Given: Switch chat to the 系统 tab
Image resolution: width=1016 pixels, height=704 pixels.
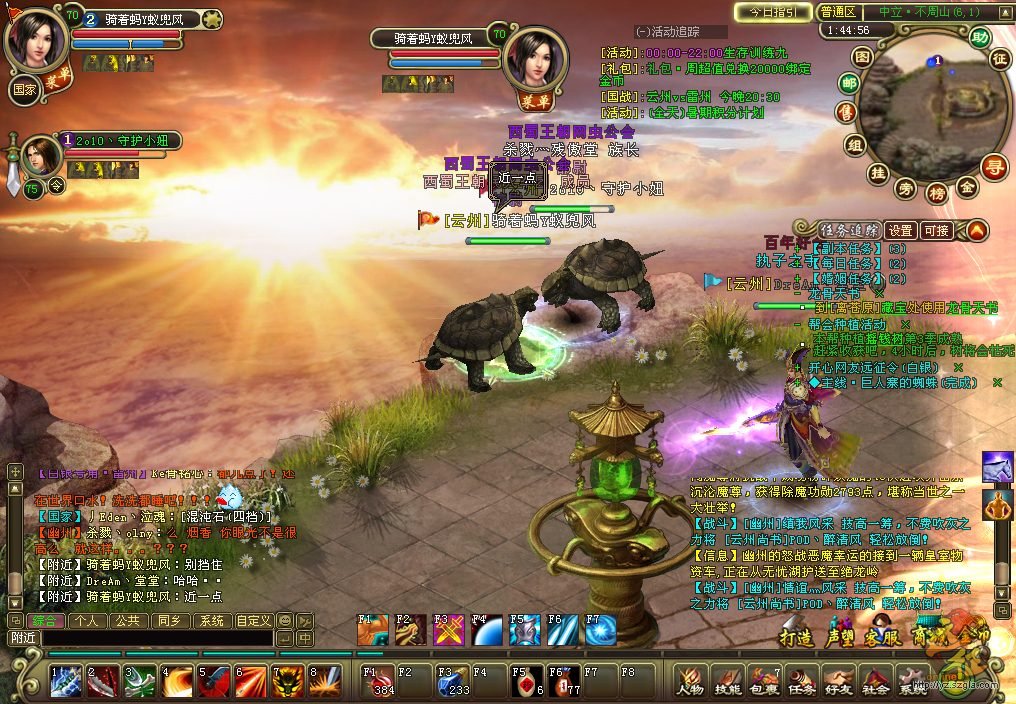Looking at the screenshot, I should coord(212,620).
